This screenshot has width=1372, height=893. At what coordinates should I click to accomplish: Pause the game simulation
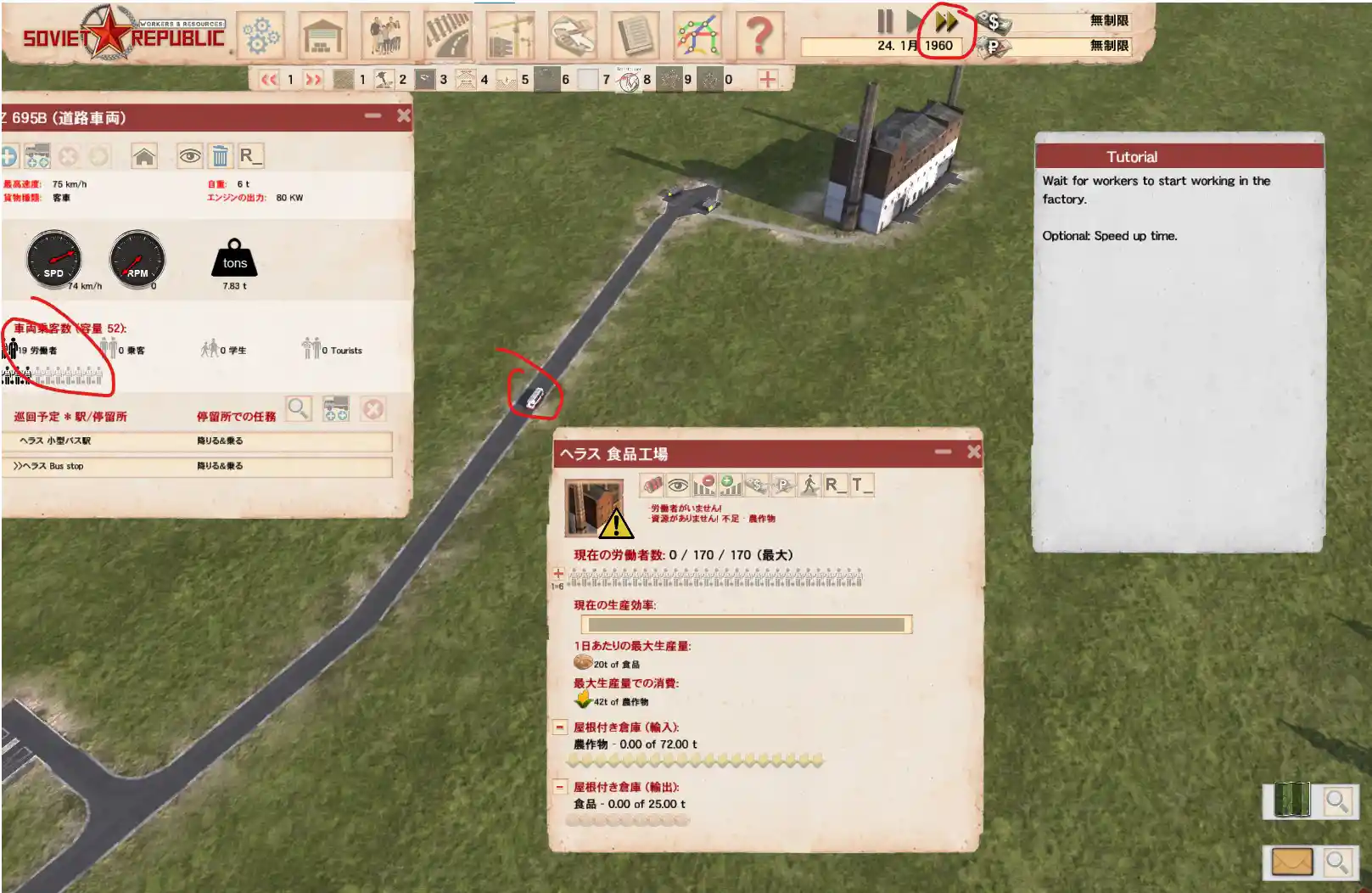(x=885, y=21)
